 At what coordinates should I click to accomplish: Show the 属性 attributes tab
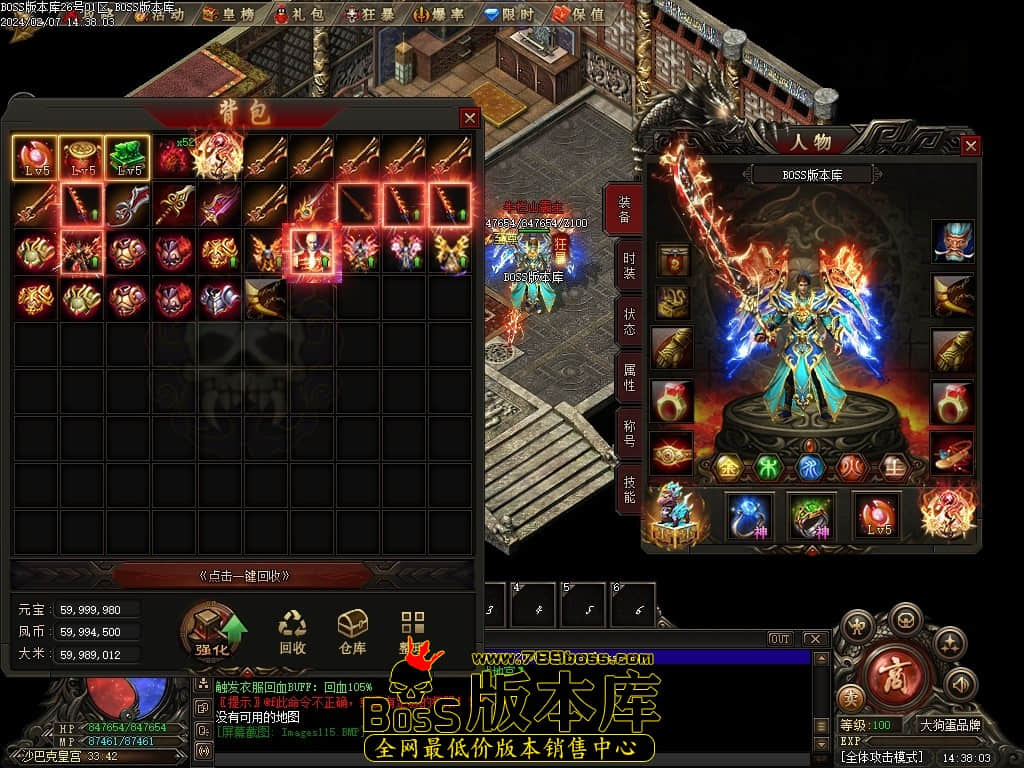pyautogui.click(x=628, y=377)
